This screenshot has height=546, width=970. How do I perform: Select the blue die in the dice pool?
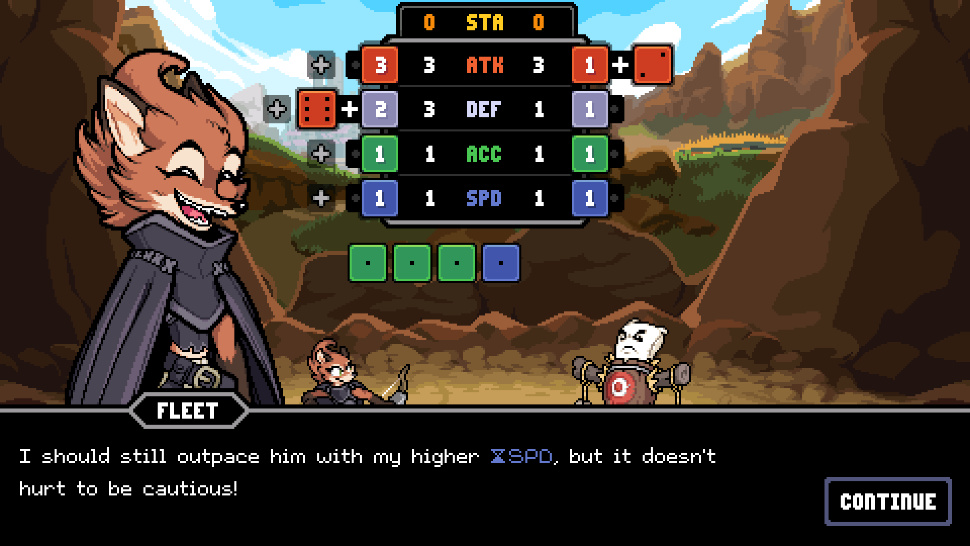pos(501,262)
